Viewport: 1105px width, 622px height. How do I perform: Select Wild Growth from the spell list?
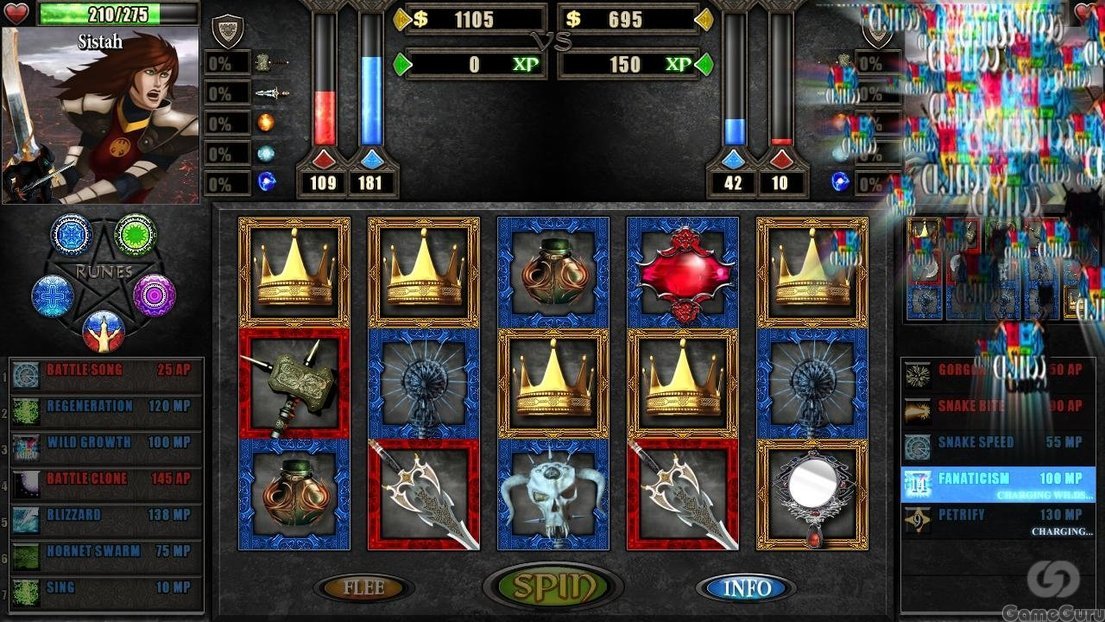pos(106,443)
